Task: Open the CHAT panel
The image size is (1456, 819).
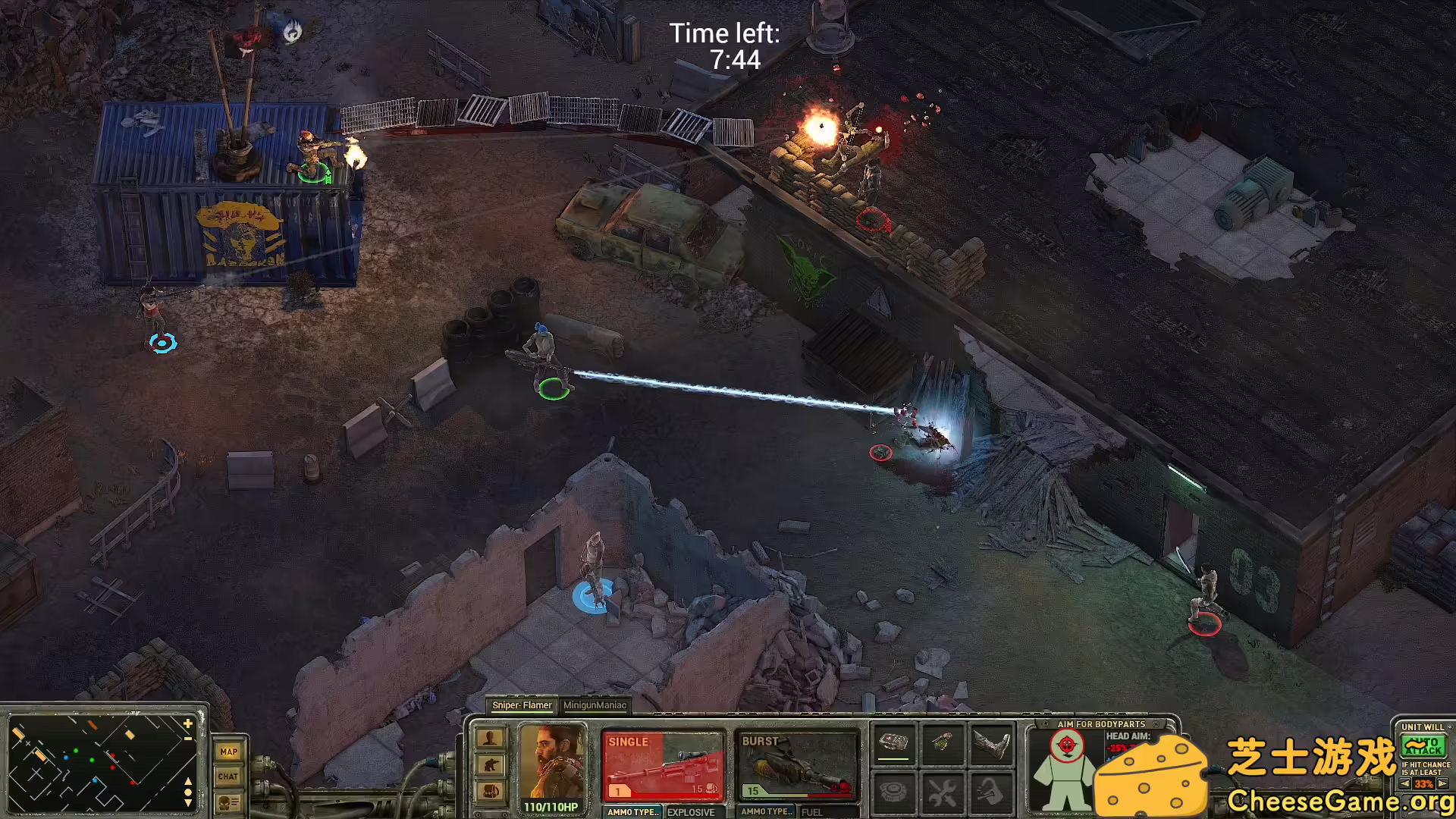Action: click(228, 777)
